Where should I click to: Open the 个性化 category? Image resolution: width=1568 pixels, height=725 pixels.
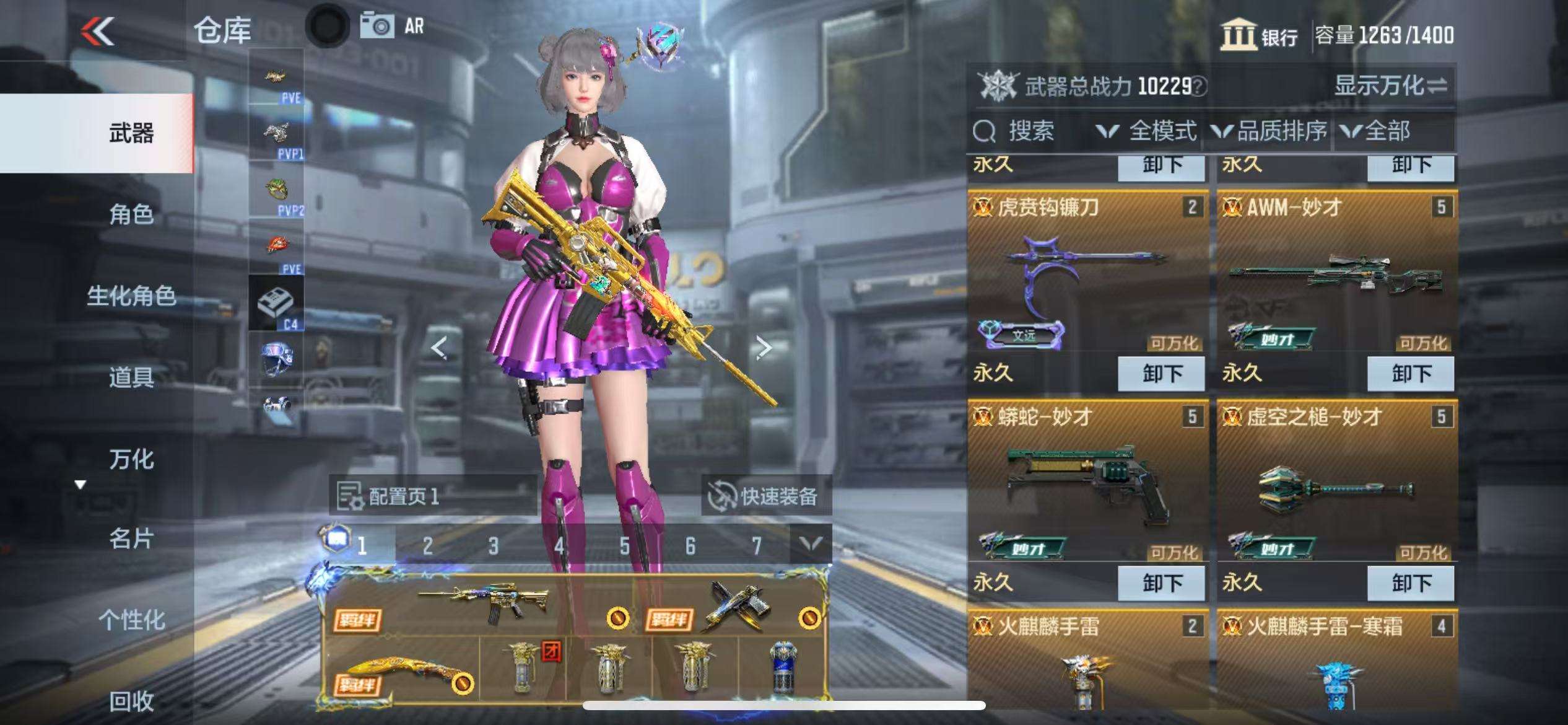pyautogui.click(x=131, y=620)
